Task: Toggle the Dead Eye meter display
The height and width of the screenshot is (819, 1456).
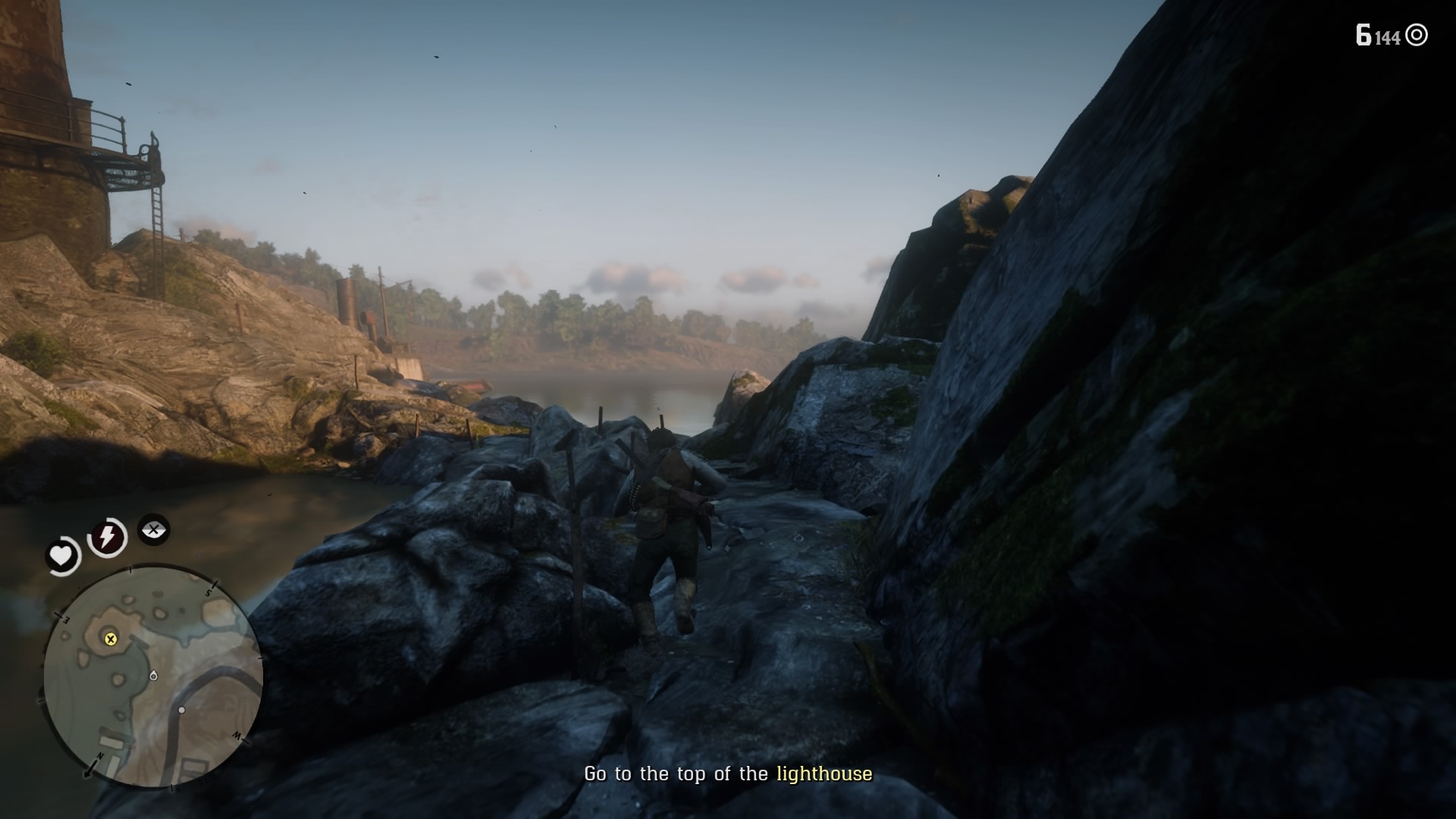Action: [x=155, y=530]
